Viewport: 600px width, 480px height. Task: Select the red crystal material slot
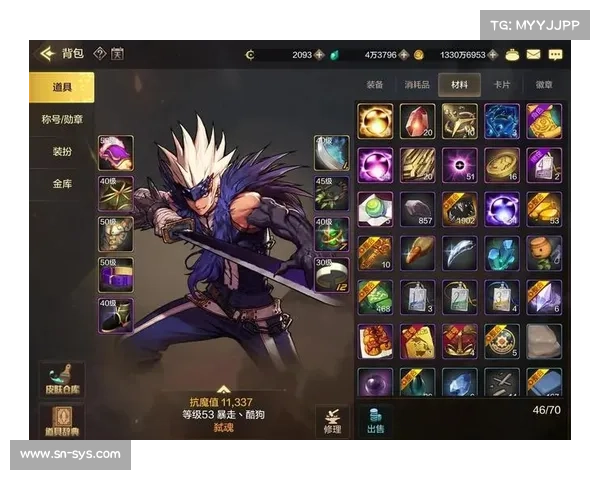(417, 120)
